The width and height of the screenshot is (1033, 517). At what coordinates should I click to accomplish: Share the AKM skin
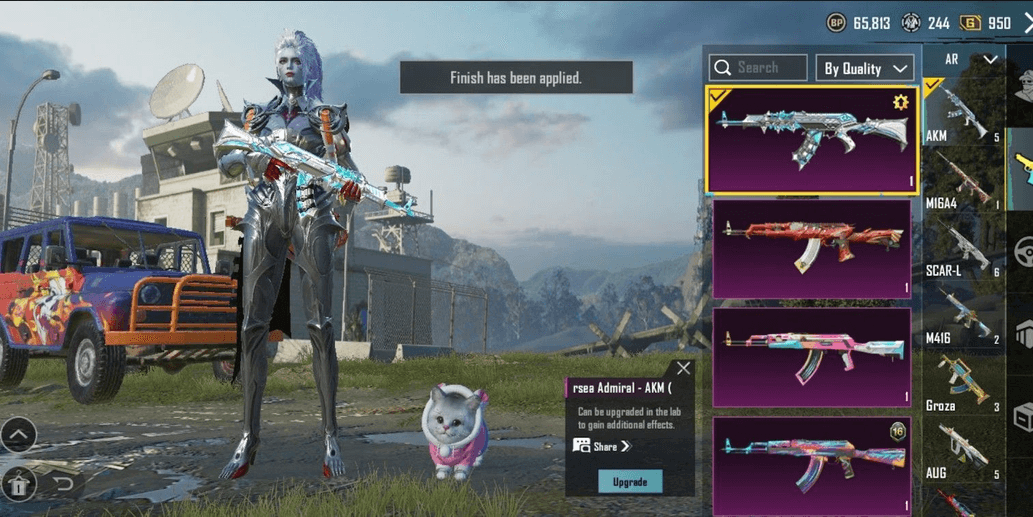pyautogui.click(x=602, y=446)
